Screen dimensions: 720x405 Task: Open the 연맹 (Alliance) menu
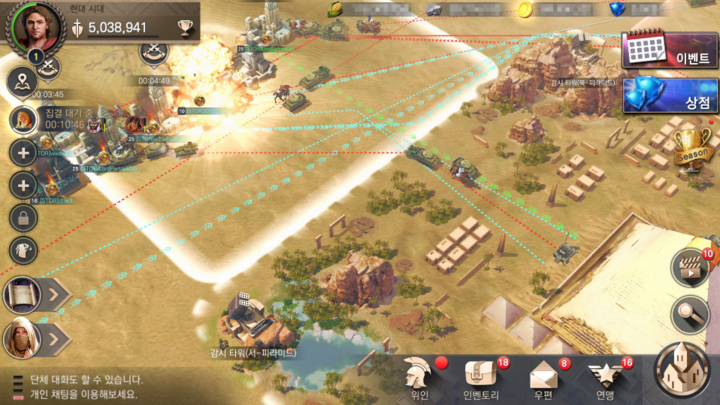(605, 377)
